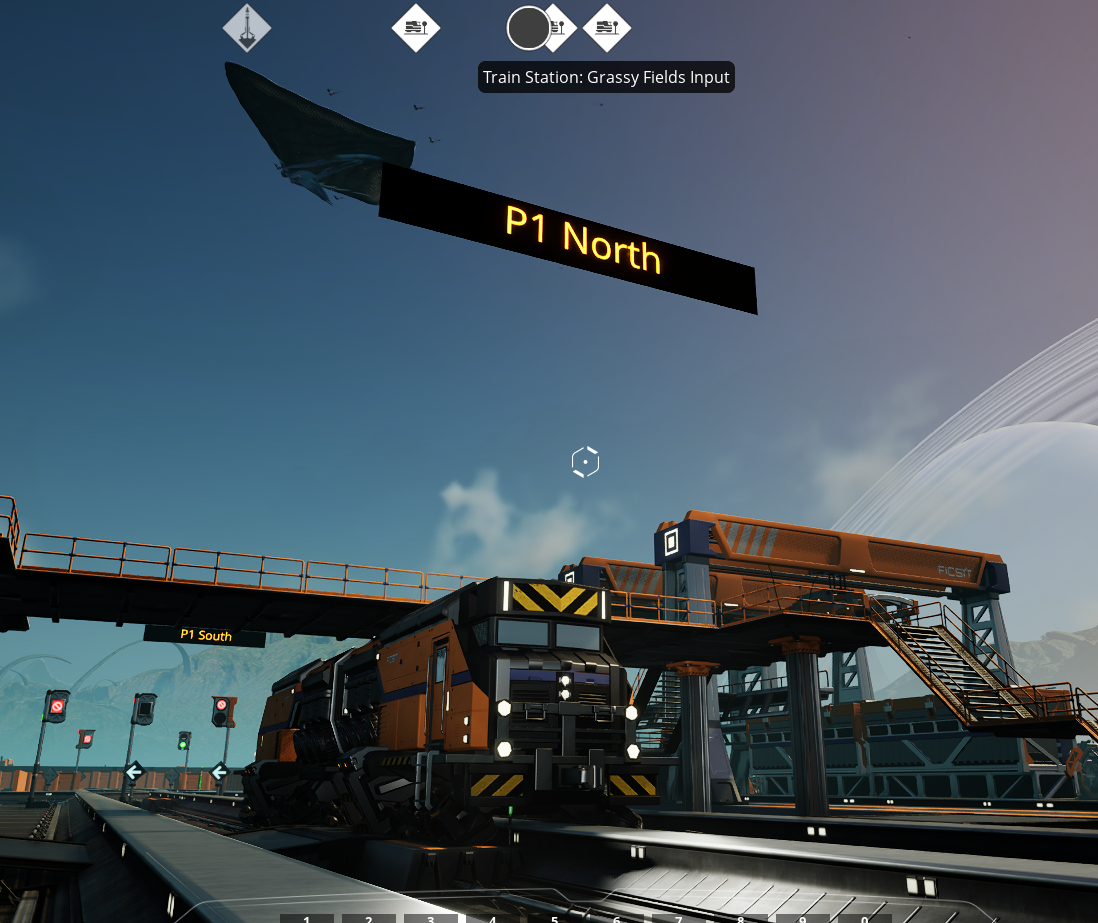Select the space elevator compass marker
Image resolution: width=1098 pixels, height=923 pixels.
coord(247,28)
